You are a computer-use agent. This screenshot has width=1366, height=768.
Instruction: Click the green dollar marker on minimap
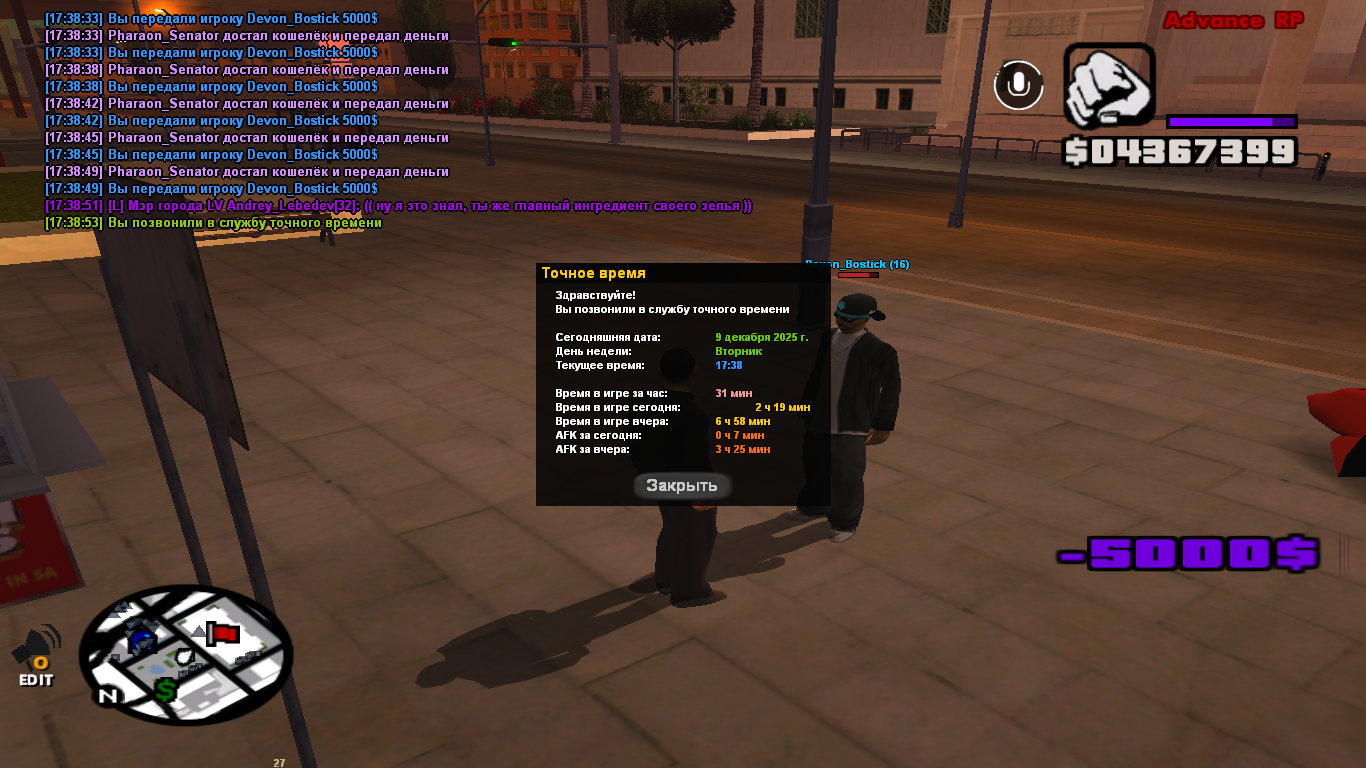(x=166, y=690)
